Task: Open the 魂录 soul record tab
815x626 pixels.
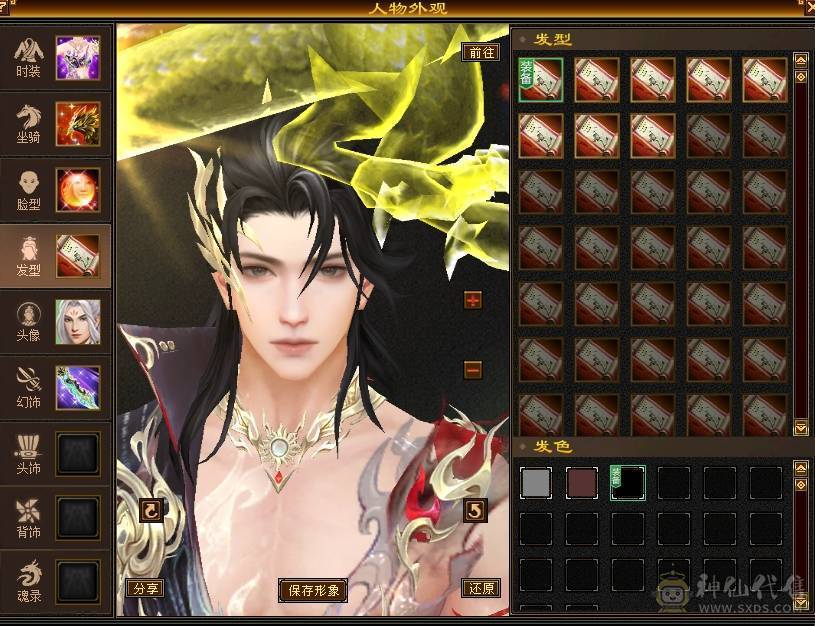Action: click(55, 583)
